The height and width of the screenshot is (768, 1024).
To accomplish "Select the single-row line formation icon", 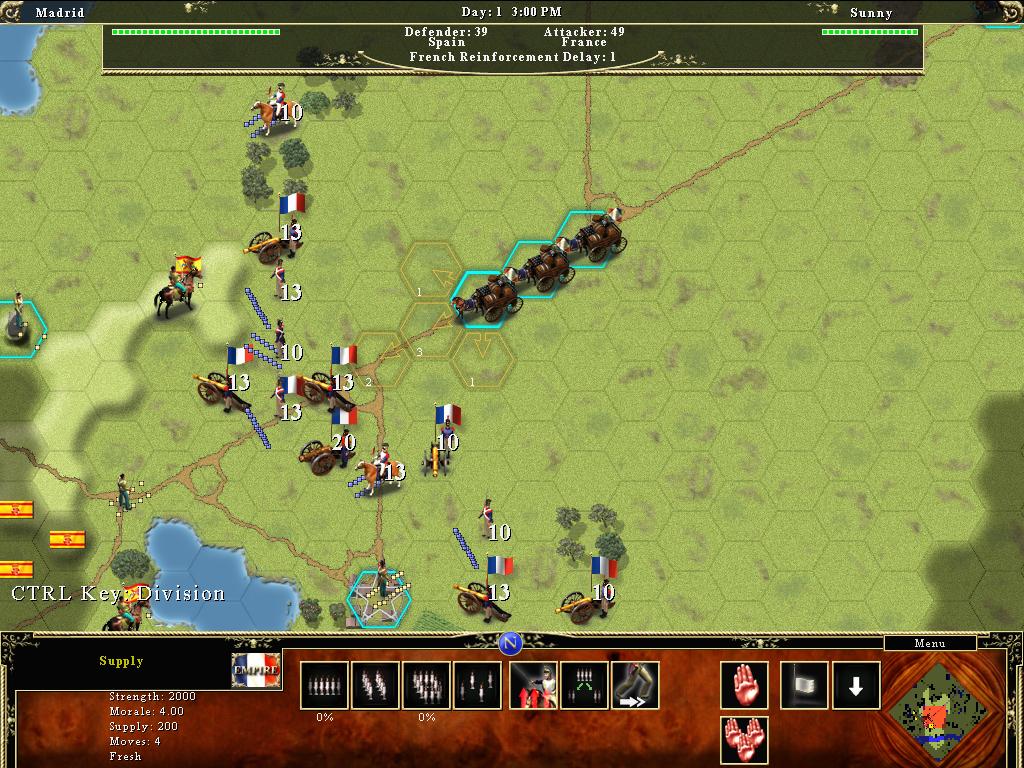I will (x=324, y=685).
